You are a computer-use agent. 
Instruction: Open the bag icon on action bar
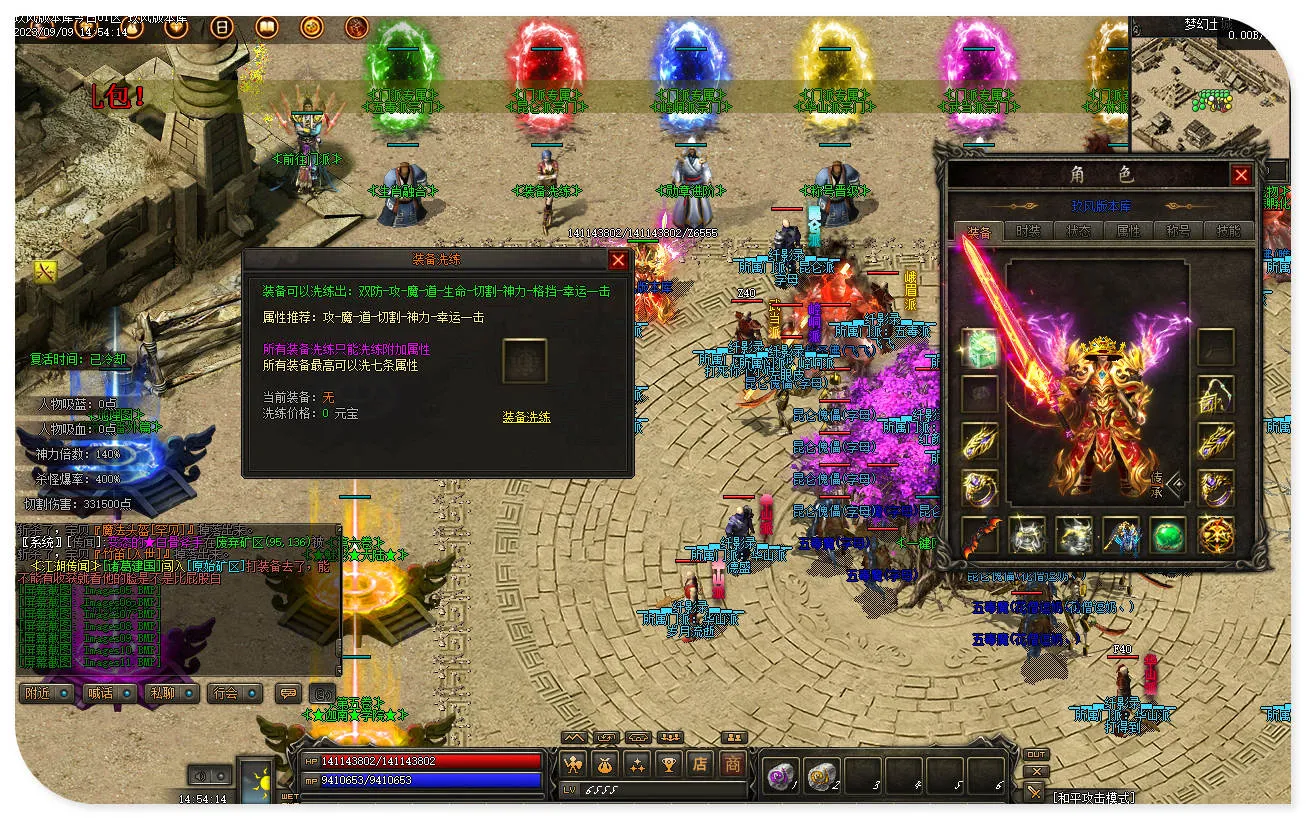pyautogui.click(x=605, y=765)
